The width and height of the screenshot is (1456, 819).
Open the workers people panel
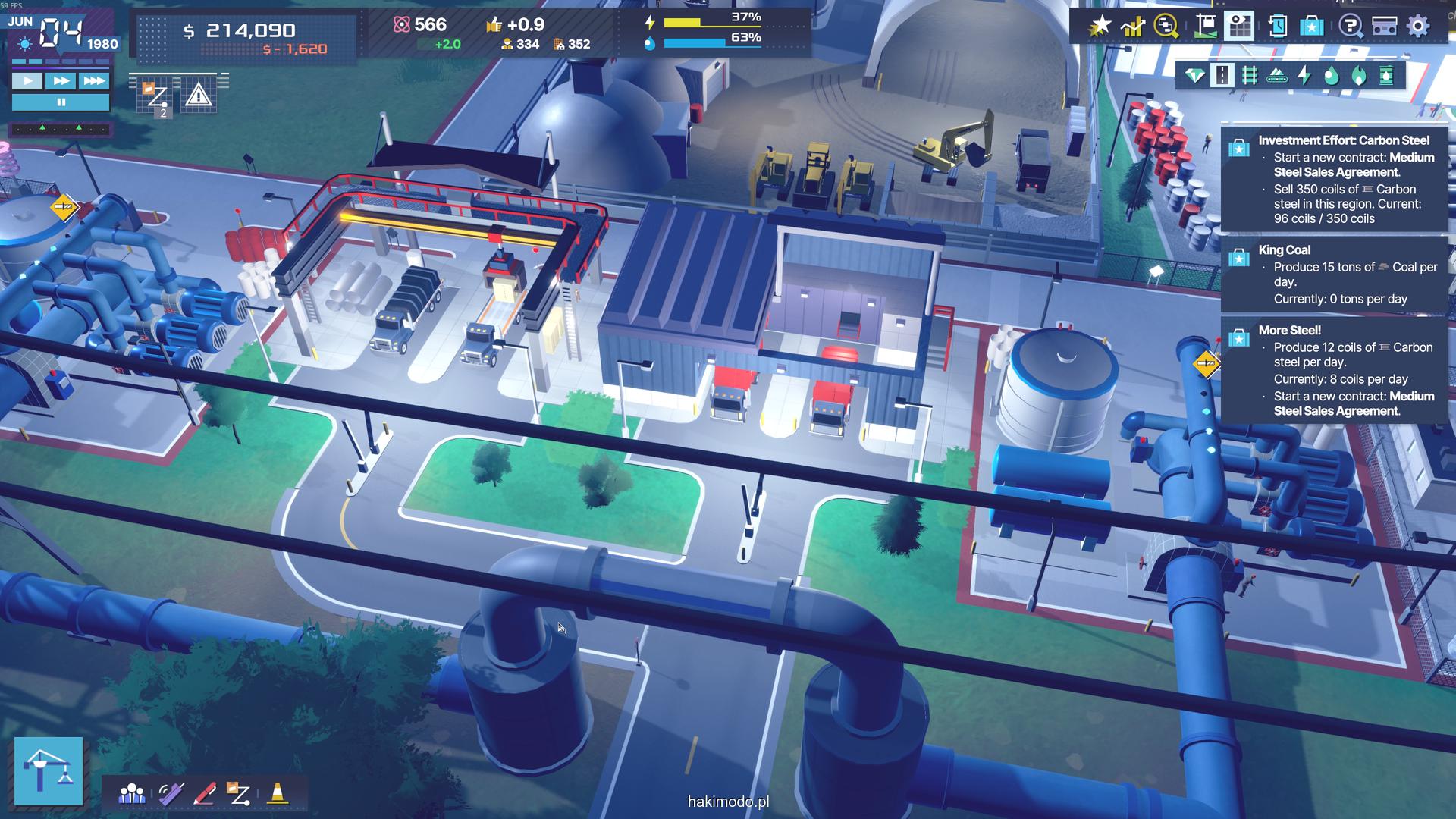(x=132, y=793)
